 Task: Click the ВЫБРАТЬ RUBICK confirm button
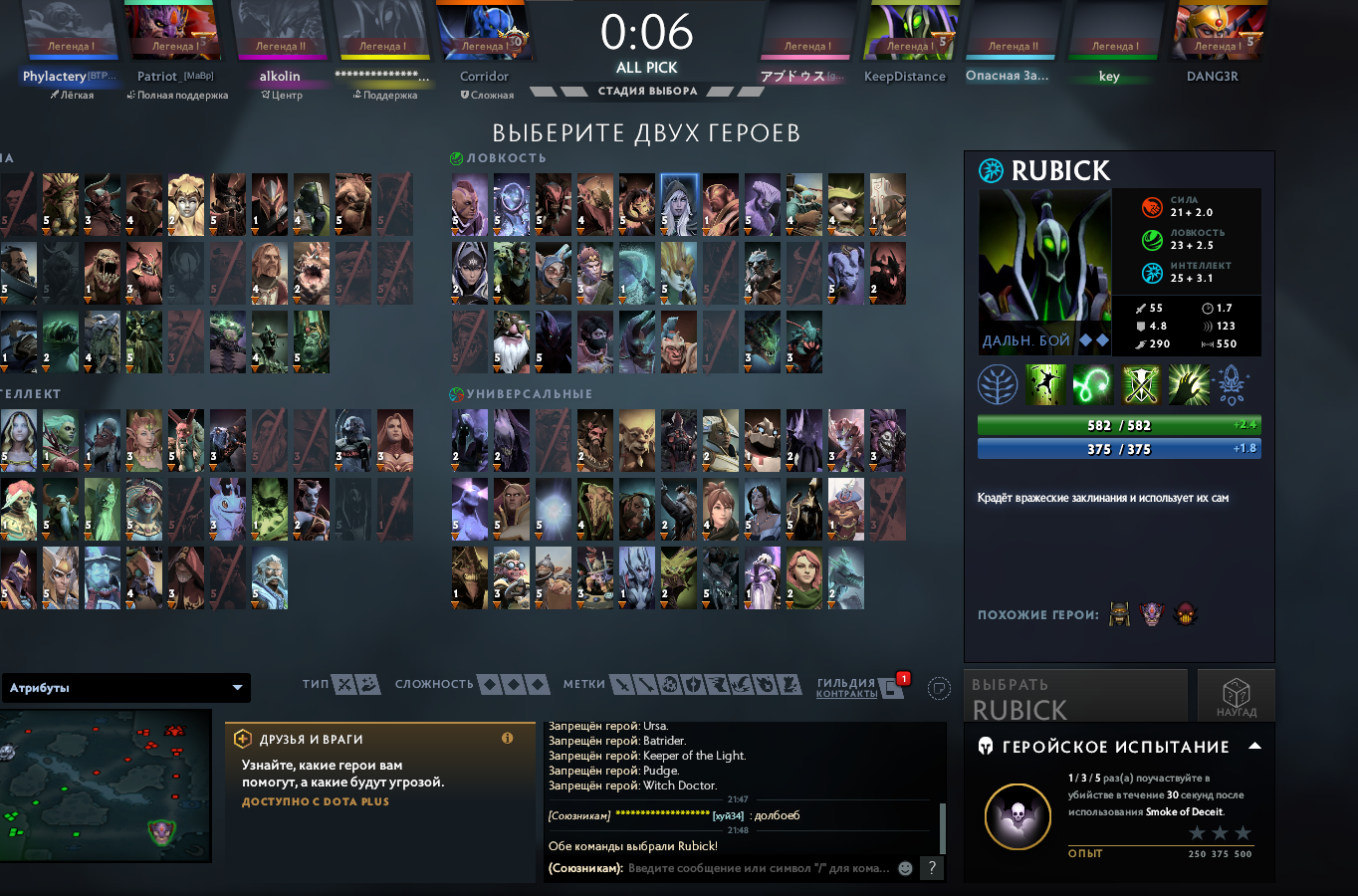[x=1075, y=696]
